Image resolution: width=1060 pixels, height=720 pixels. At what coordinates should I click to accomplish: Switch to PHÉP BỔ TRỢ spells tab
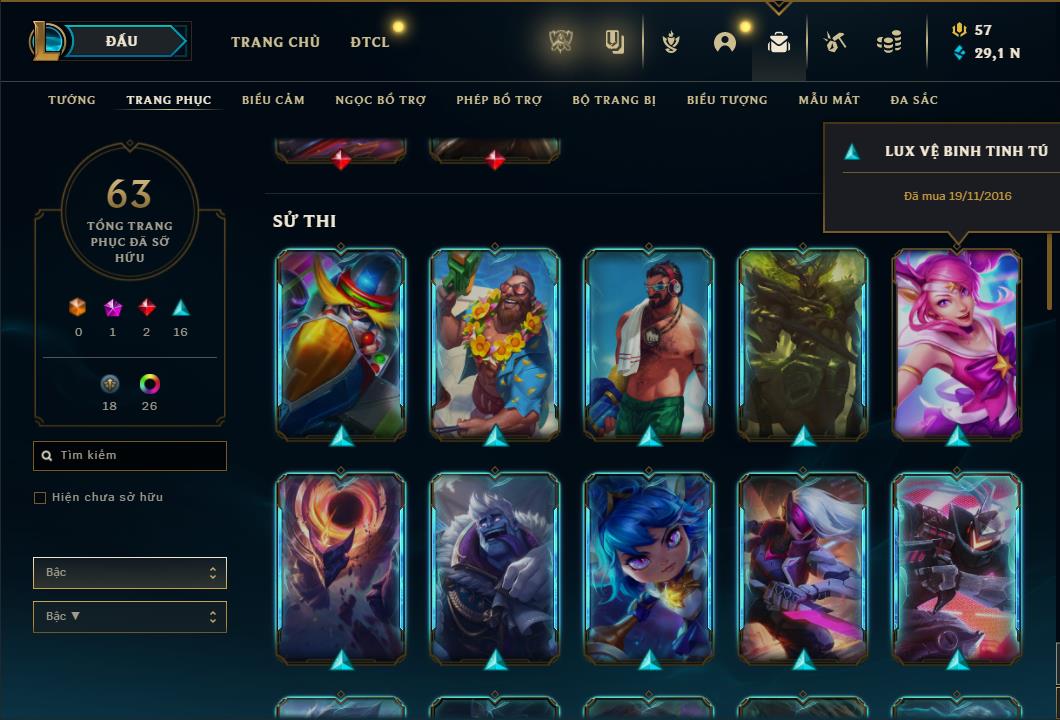pyautogui.click(x=499, y=100)
